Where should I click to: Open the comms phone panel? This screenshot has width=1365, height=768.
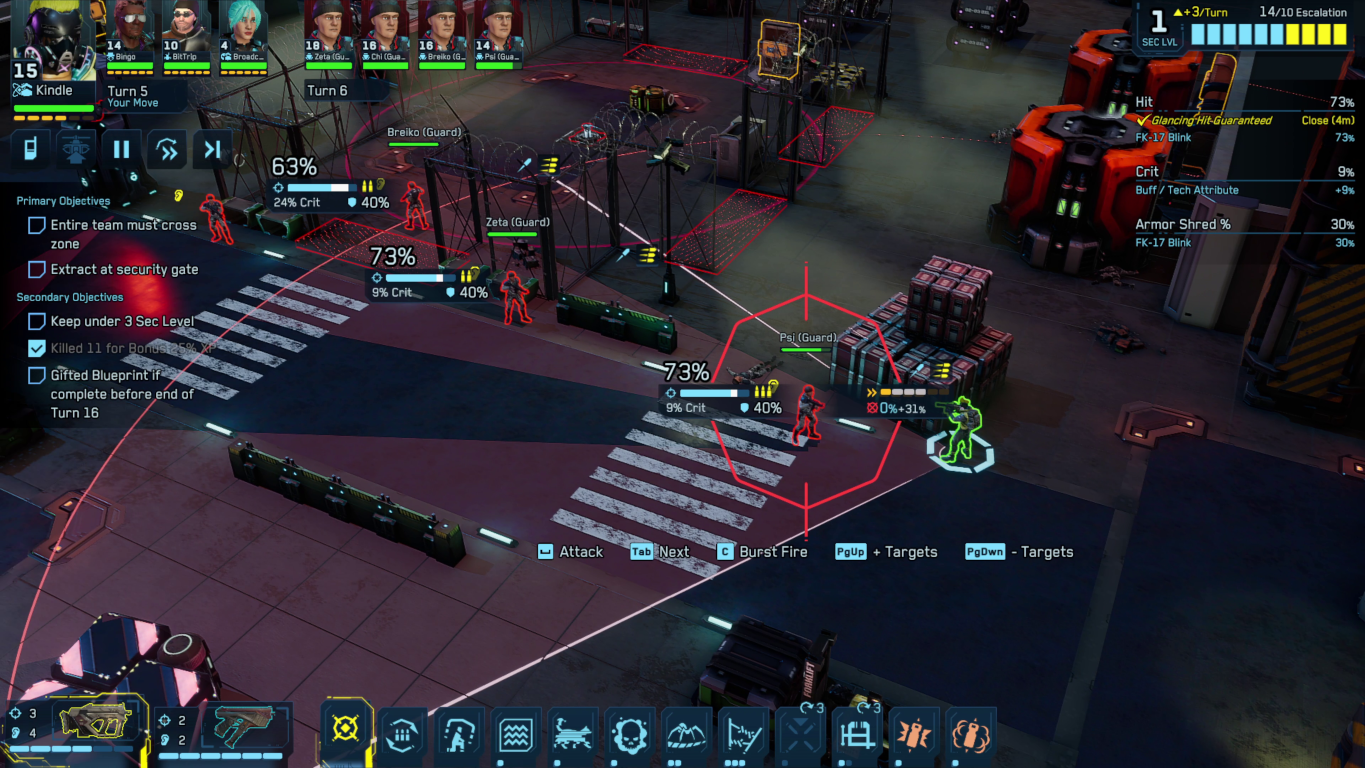pyautogui.click(x=30, y=149)
